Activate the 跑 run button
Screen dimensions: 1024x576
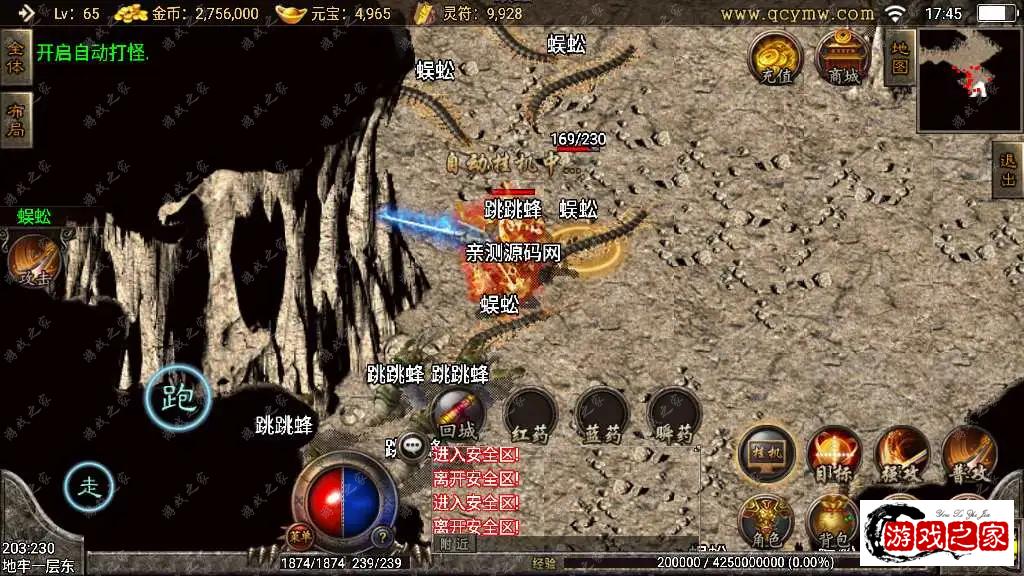pyautogui.click(x=179, y=399)
